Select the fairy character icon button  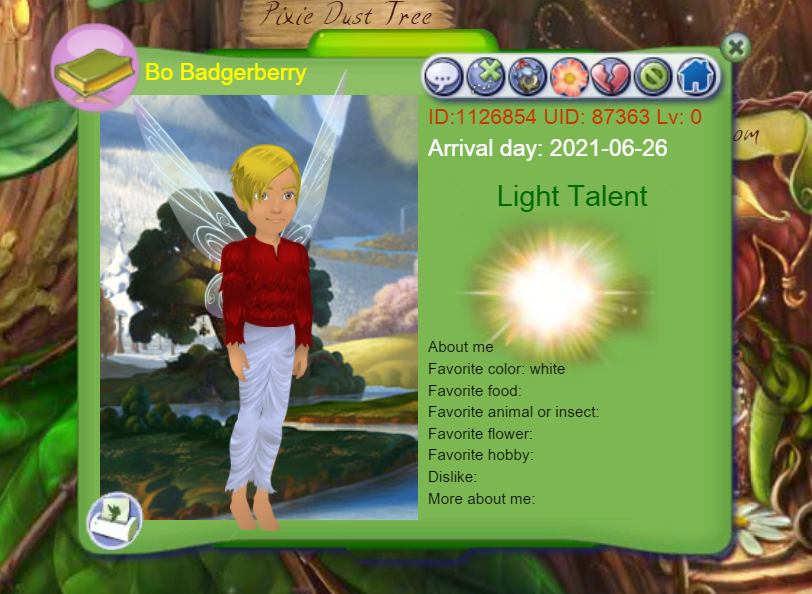point(527,77)
